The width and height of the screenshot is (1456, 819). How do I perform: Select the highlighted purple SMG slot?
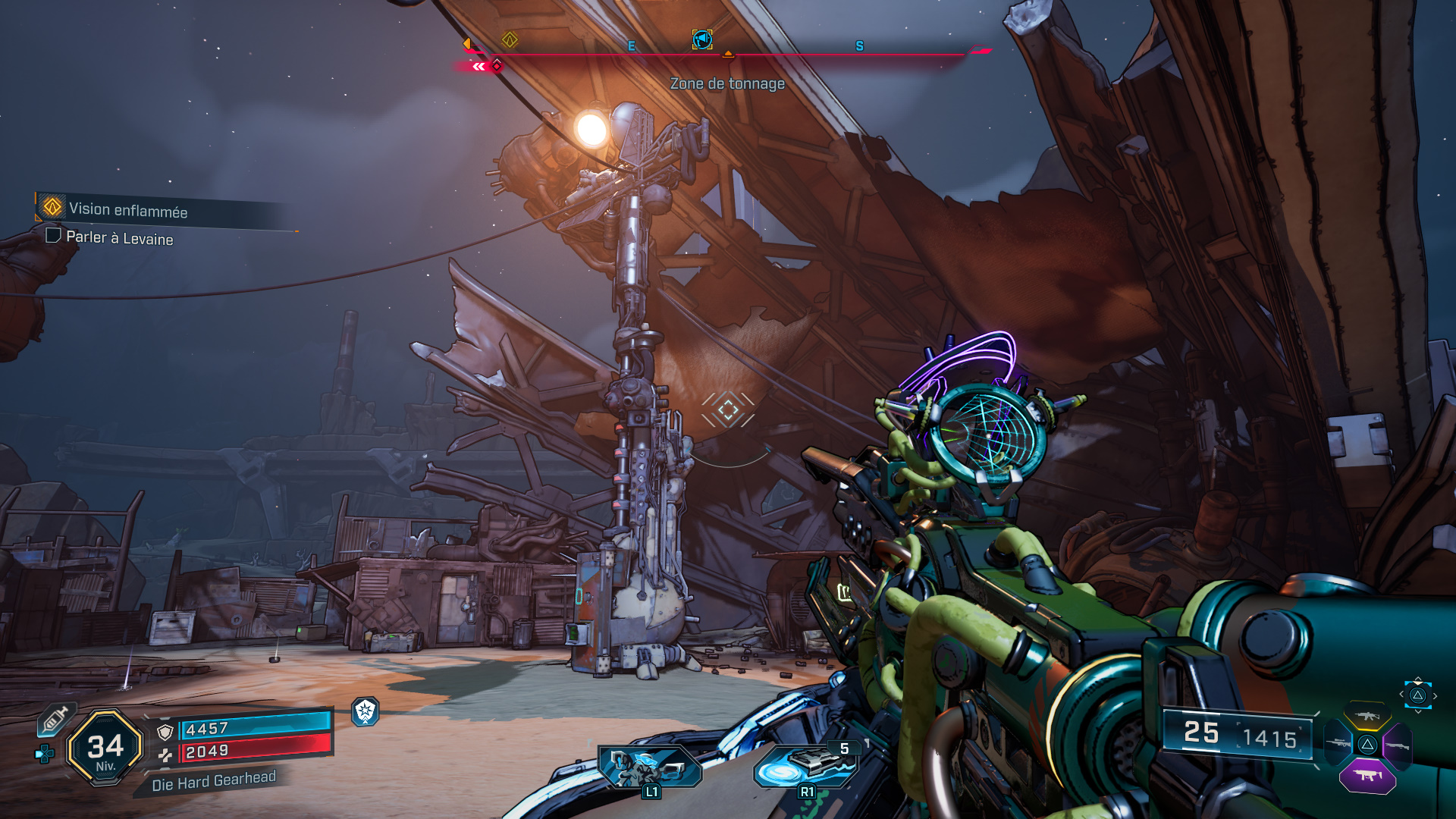1367,776
